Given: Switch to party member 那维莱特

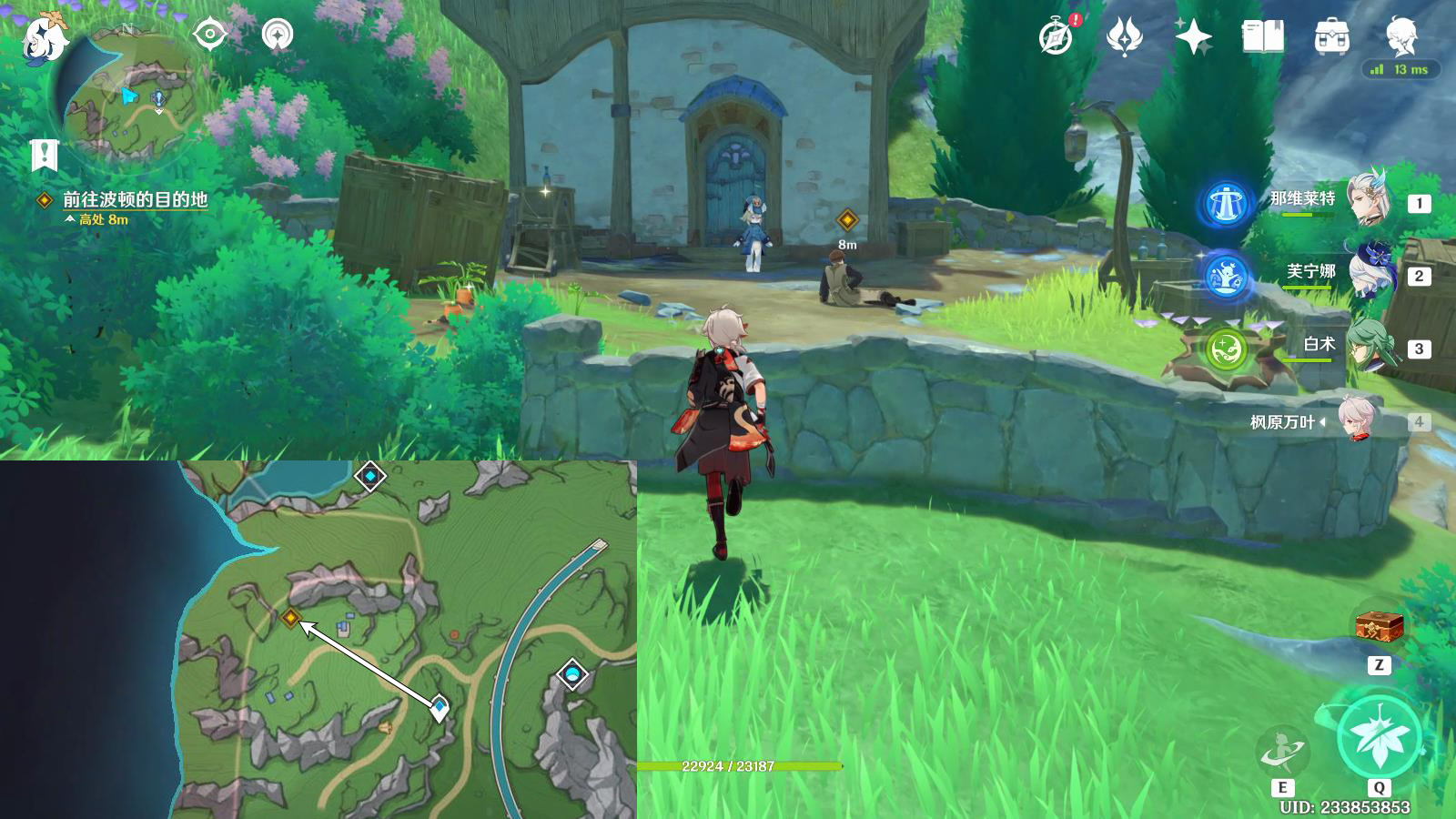Looking at the screenshot, I should [1370, 198].
